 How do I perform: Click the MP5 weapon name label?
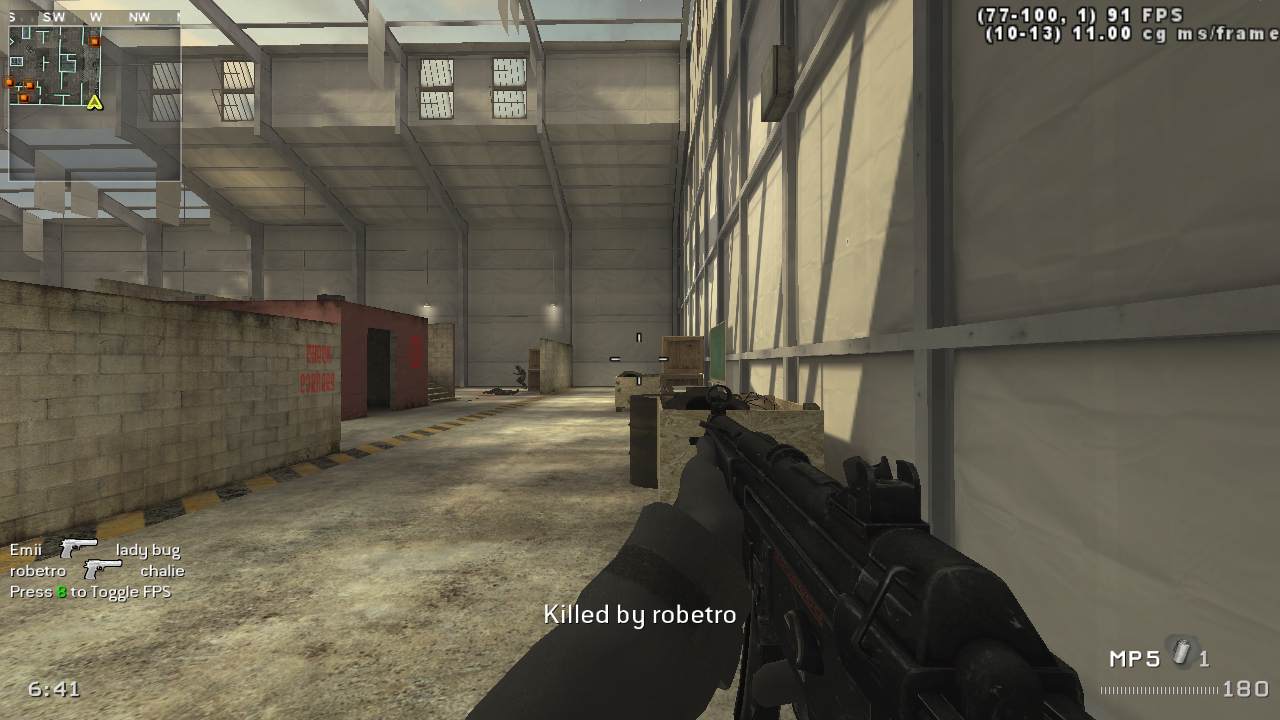(x=1134, y=659)
